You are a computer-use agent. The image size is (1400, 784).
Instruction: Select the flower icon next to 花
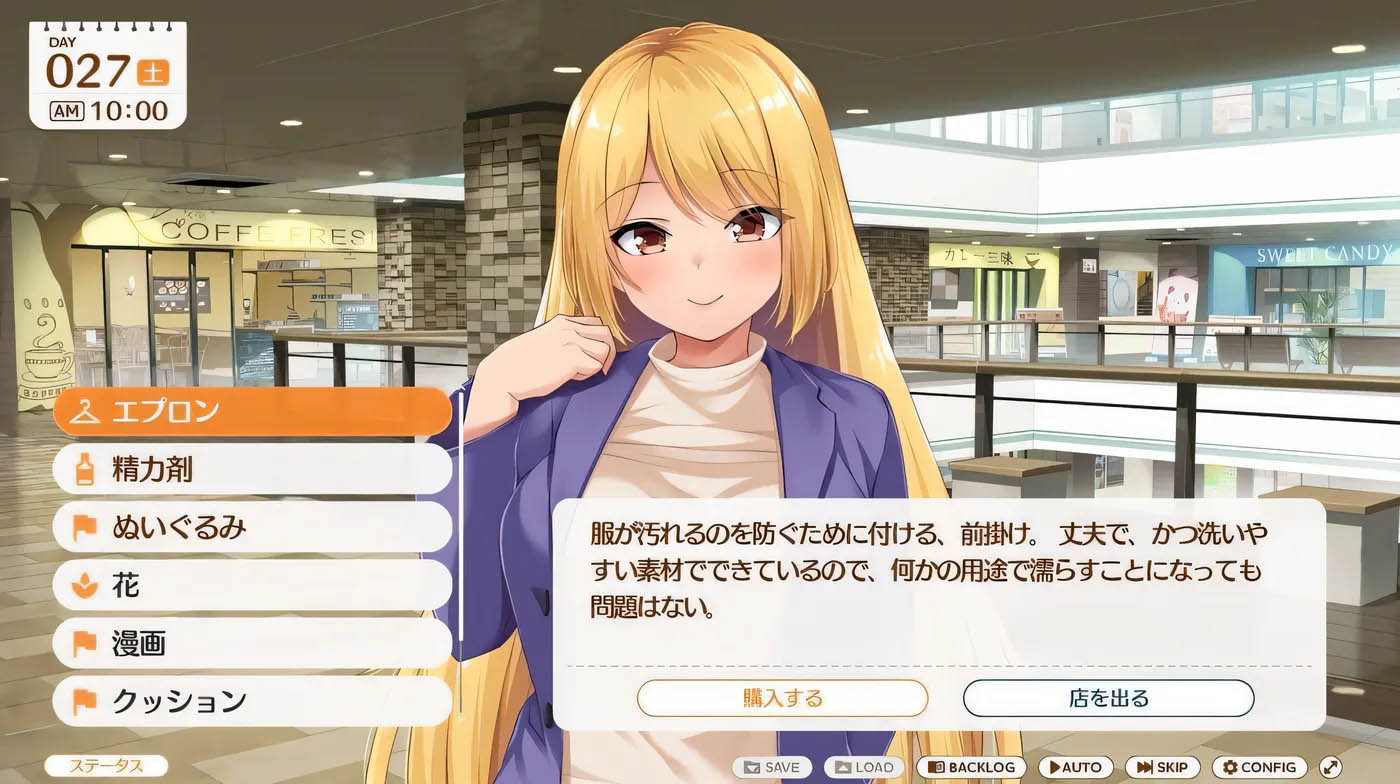point(84,583)
